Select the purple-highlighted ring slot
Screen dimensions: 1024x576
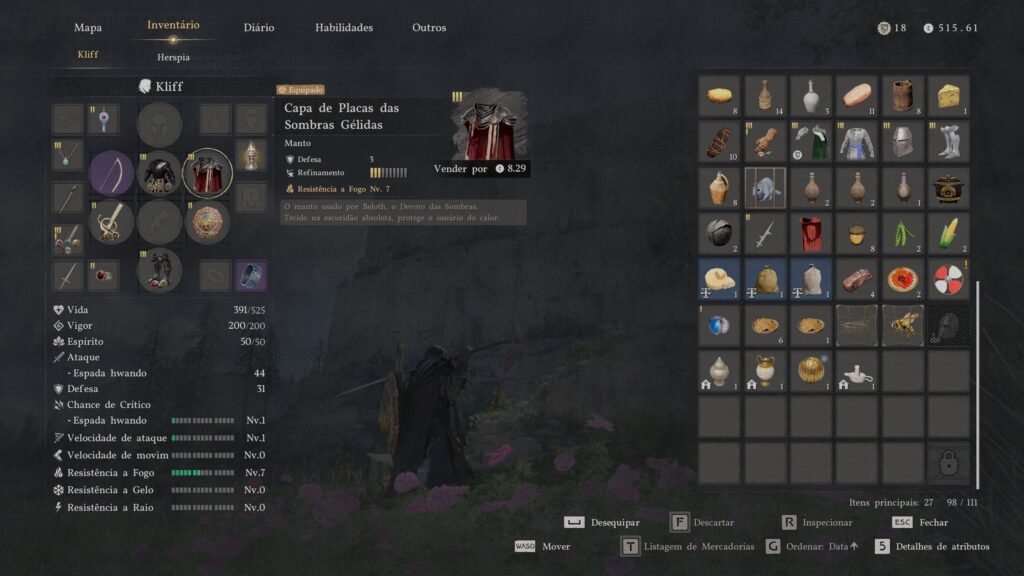pyautogui.click(x=250, y=276)
